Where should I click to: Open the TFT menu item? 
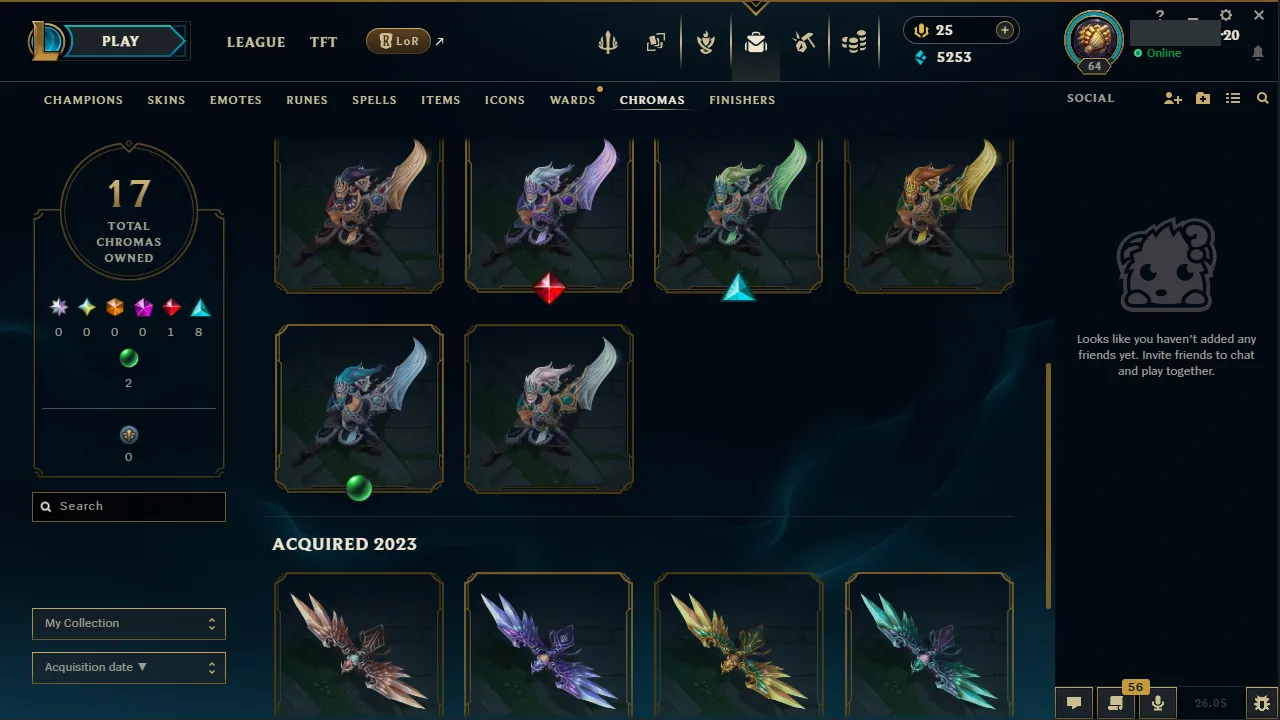pos(323,42)
